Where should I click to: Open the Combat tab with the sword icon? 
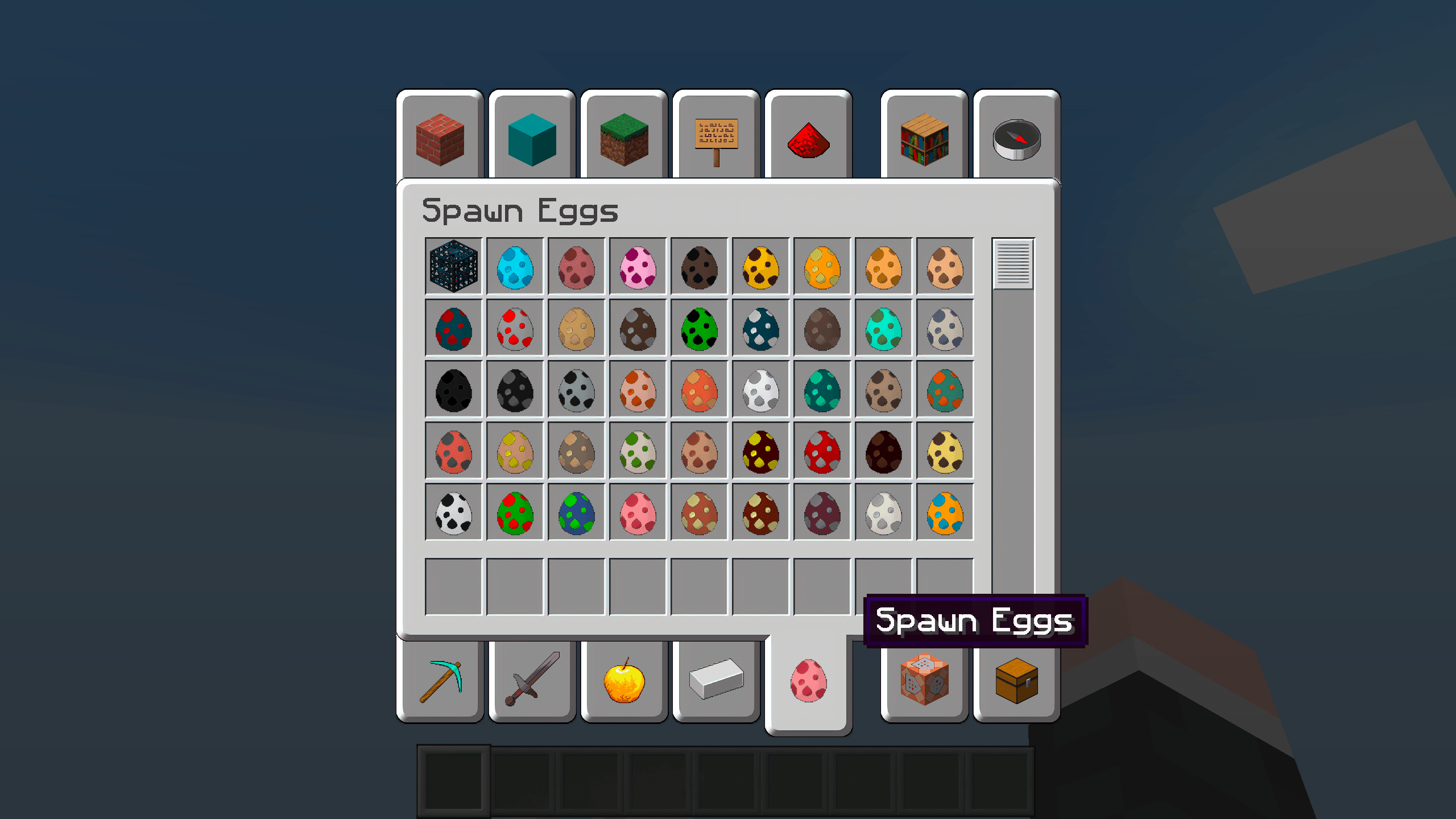(532, 680)
